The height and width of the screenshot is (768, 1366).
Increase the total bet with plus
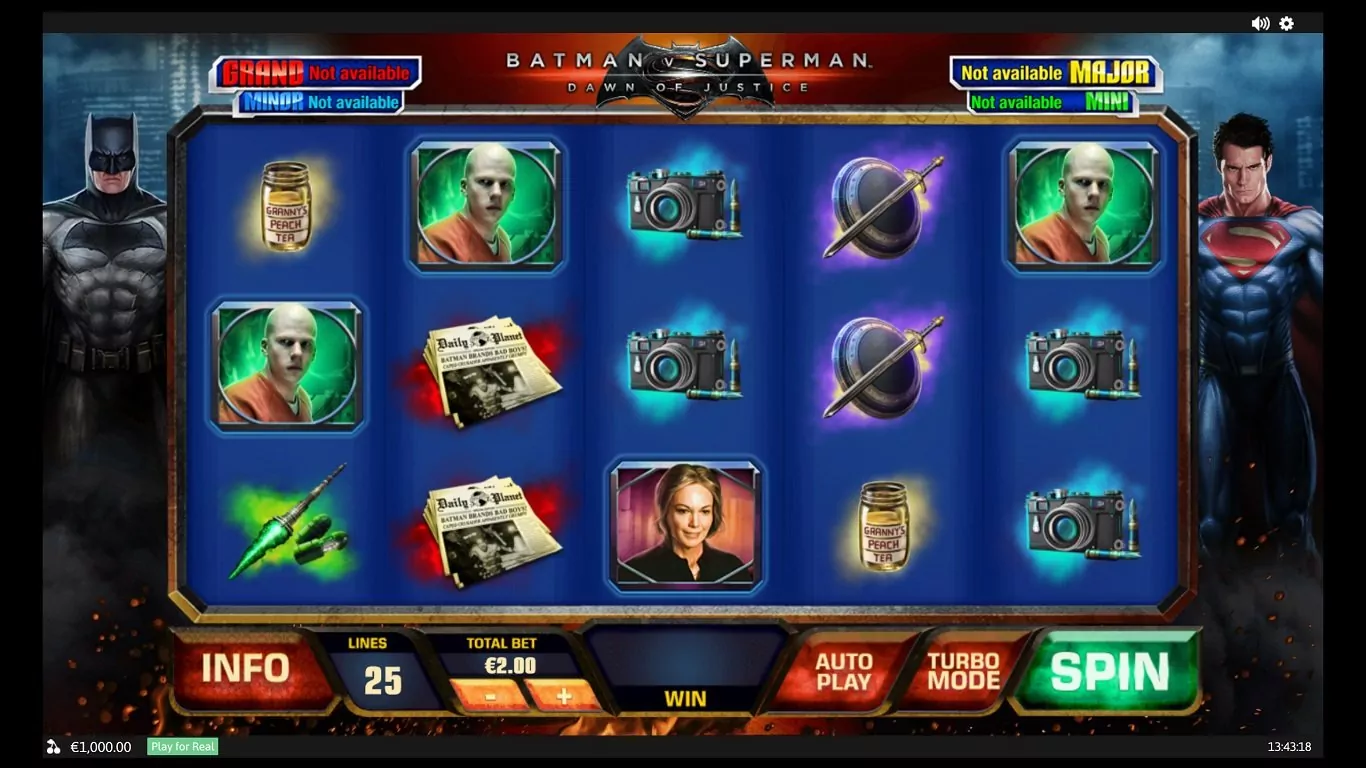click(x=563, y=695)
